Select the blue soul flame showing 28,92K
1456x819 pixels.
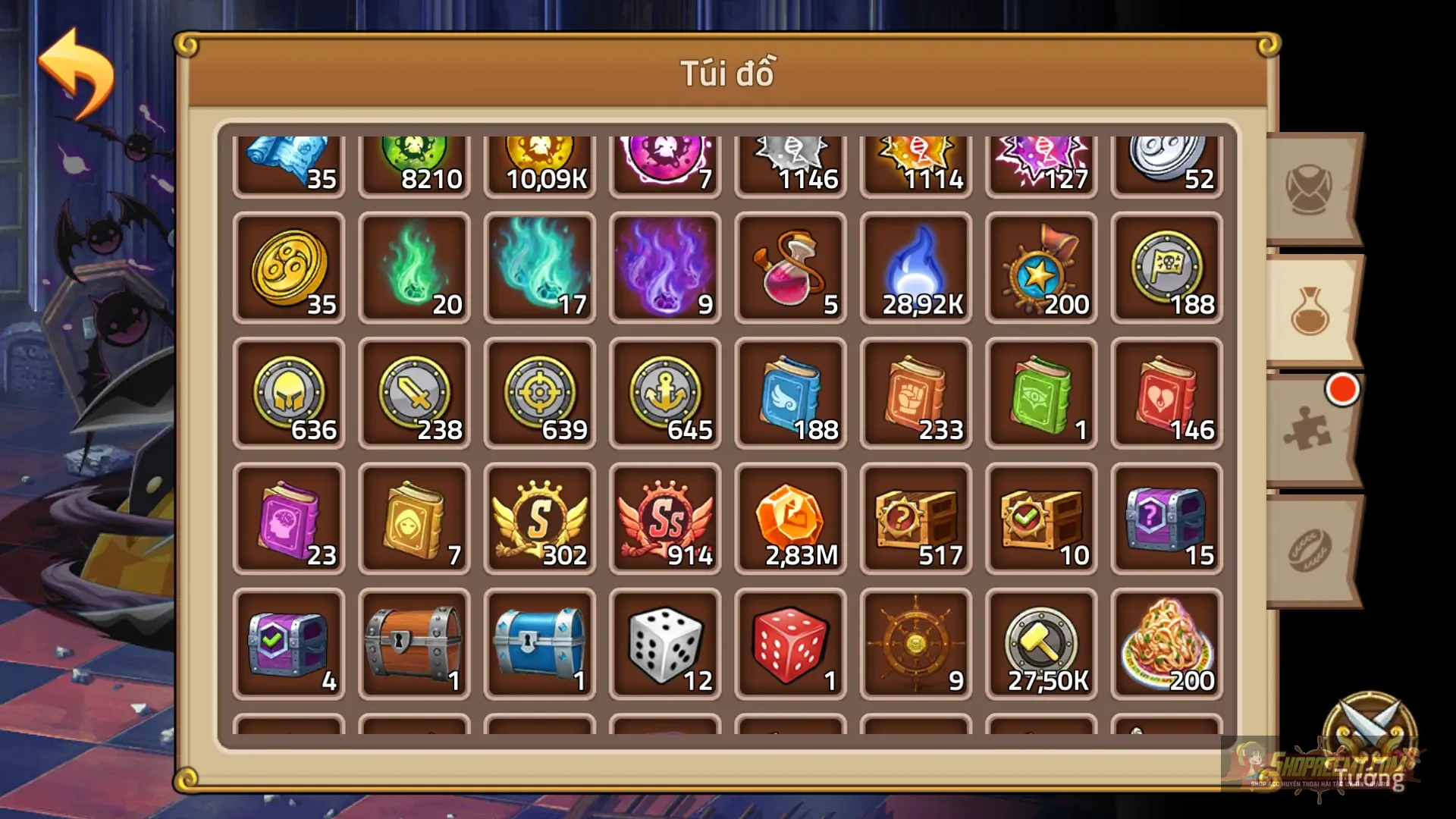pyautogui.click(x=915, y=267)
